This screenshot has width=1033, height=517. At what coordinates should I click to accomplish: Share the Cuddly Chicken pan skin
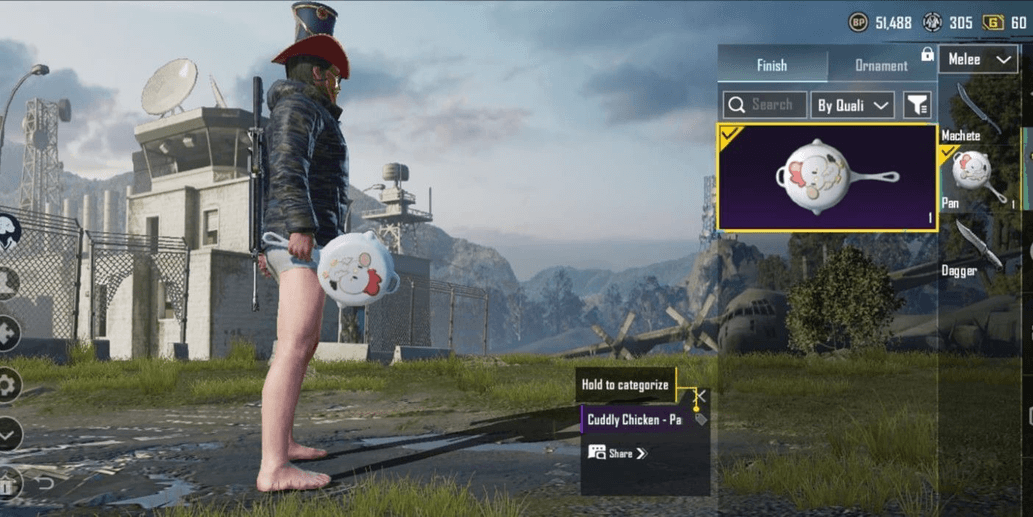pyautogui.click(x=618, y=453)
